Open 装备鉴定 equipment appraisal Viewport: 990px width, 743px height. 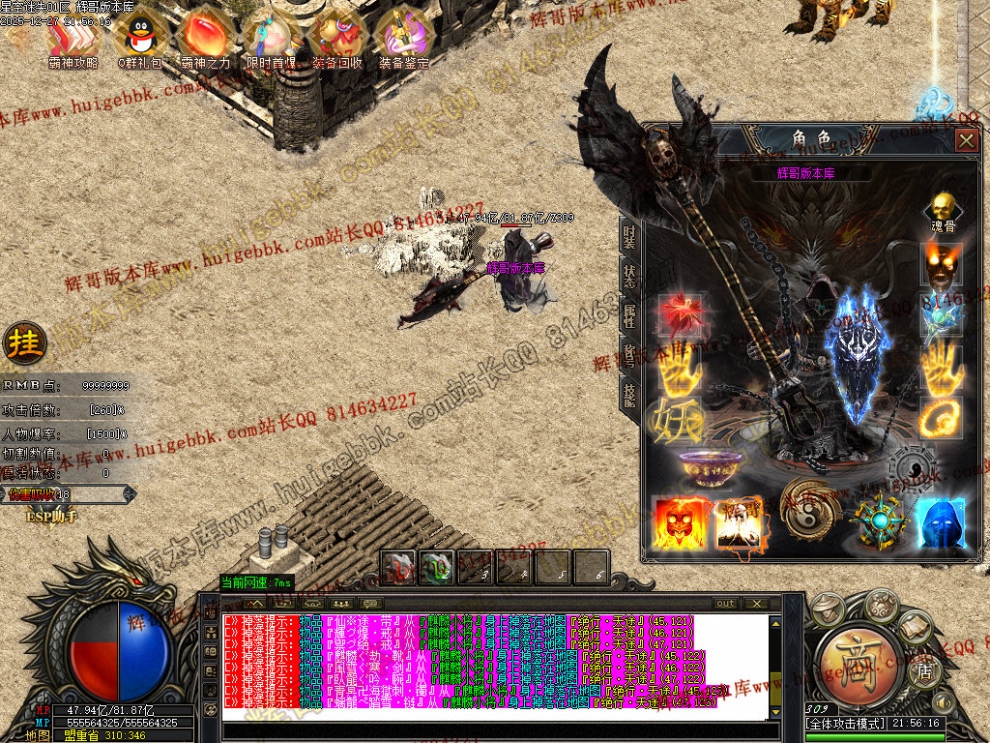[x=404, y=35]
